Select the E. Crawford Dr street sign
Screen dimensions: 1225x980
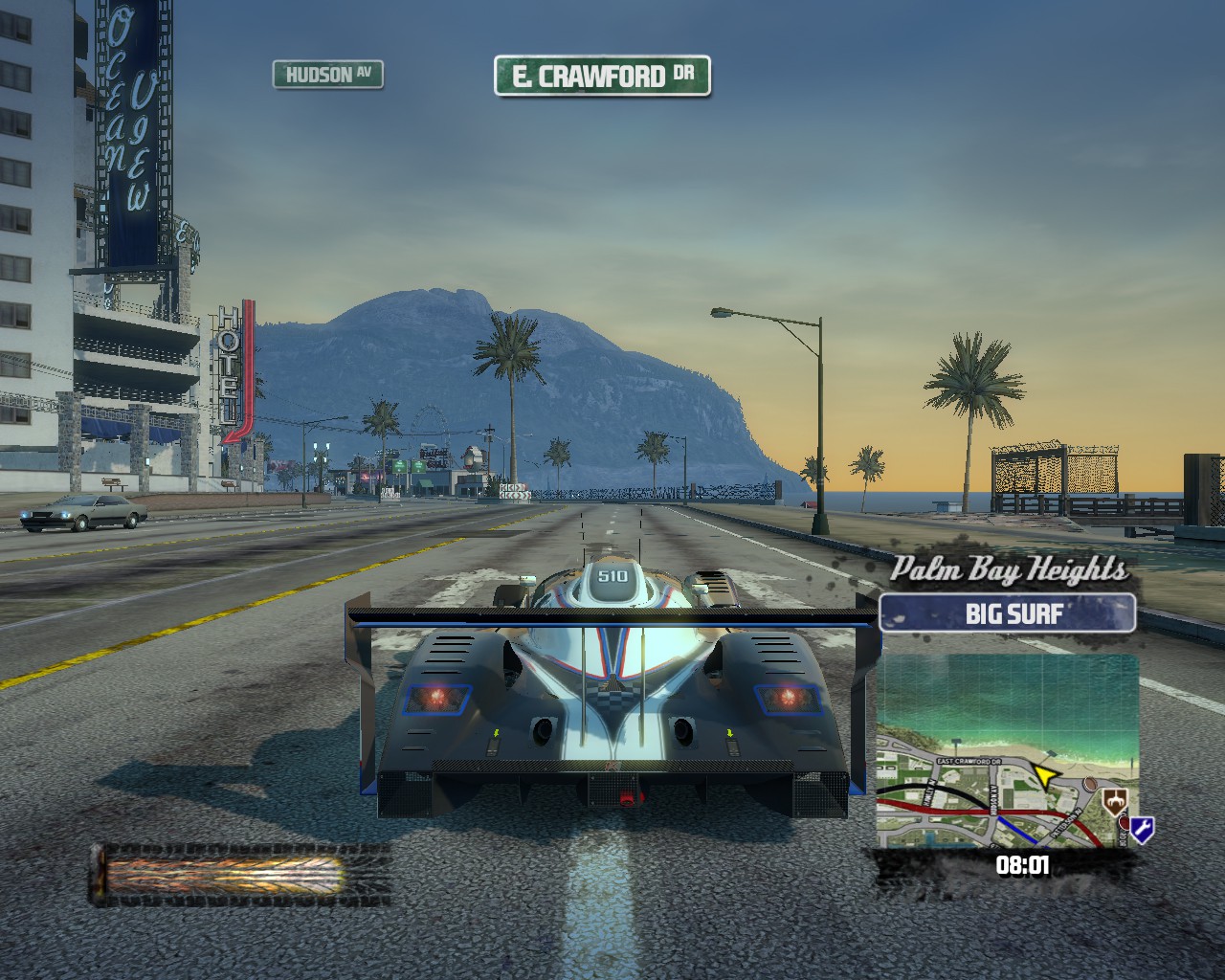coord(602,77)
